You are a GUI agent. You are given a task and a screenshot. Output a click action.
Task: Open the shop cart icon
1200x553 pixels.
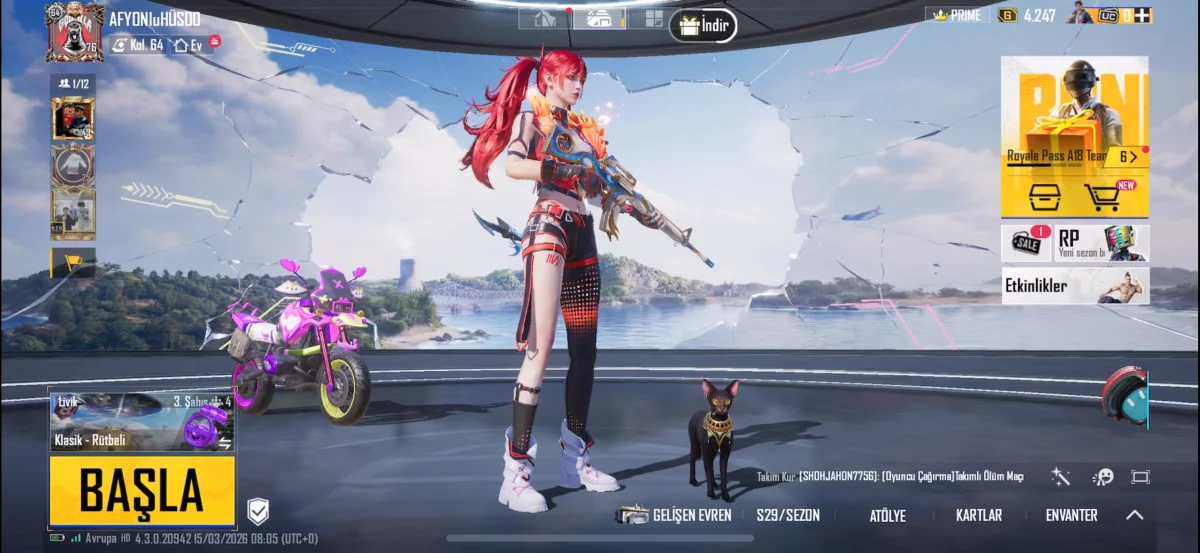click(x=1103, y=197)
